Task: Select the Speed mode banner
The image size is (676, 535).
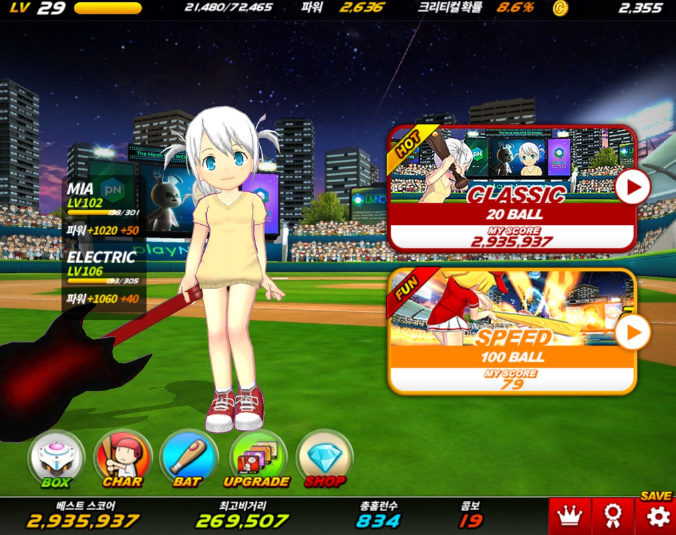Action: tap(500, 332)
